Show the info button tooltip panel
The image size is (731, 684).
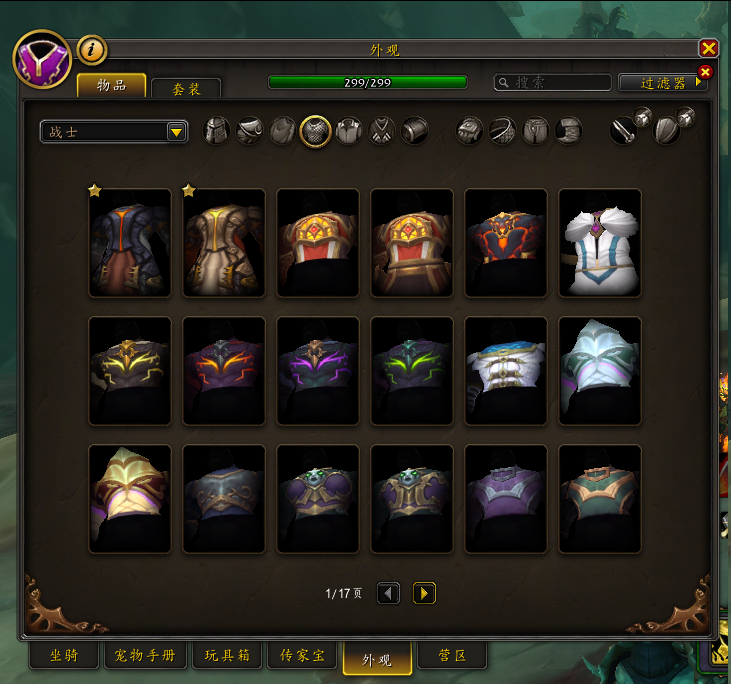(x=92, y=49)
